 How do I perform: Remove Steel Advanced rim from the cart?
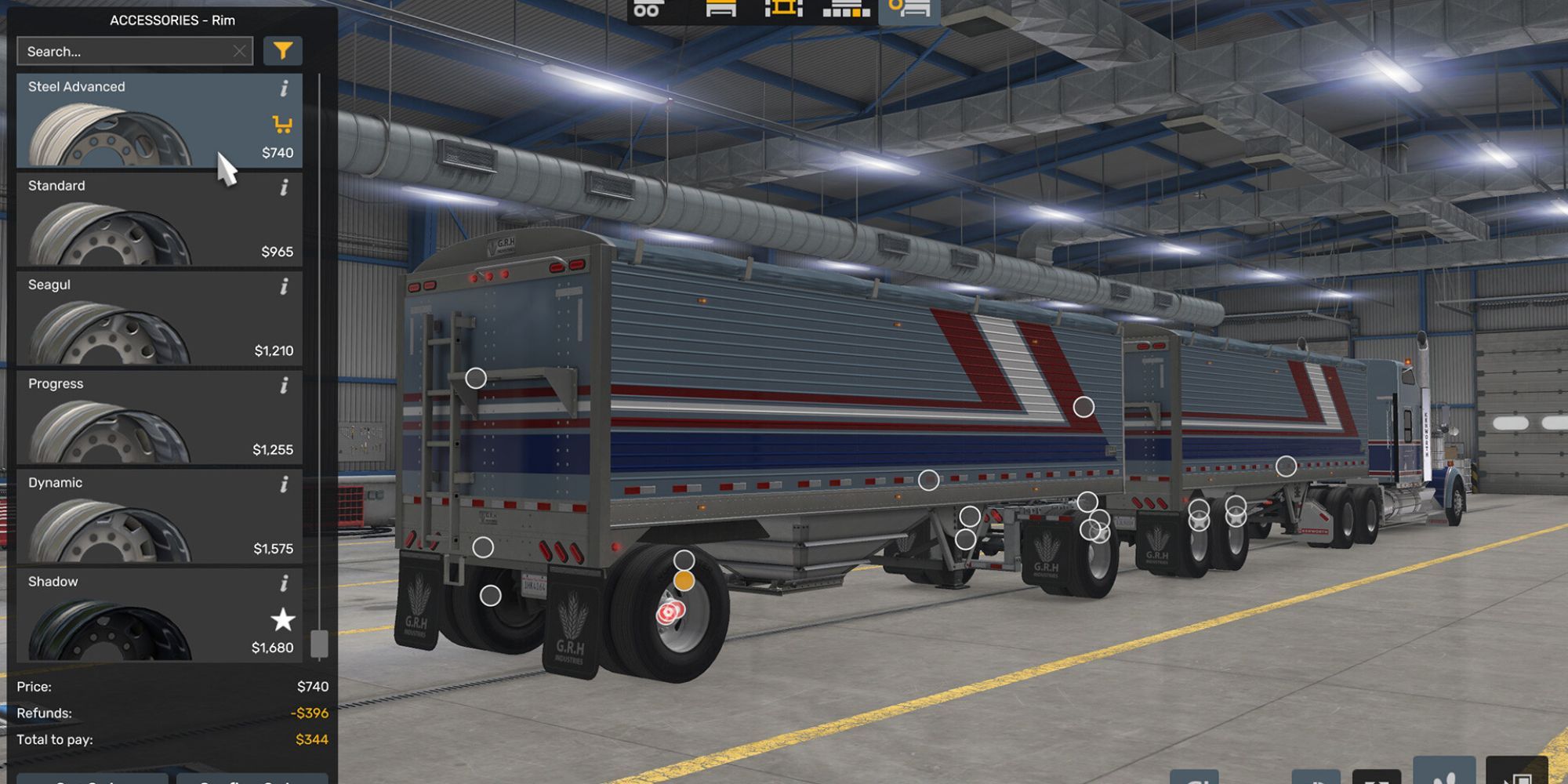283,124
